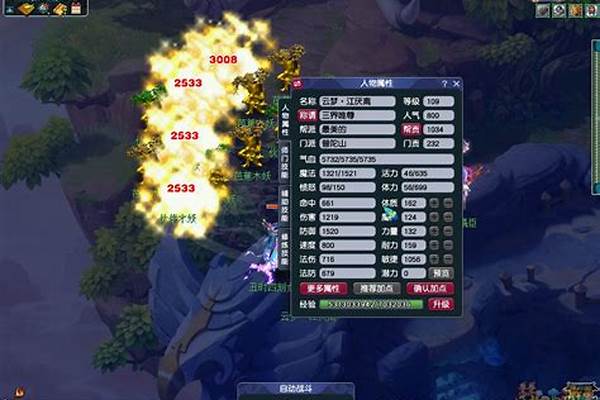
Task: Click the 预览 preview button
Action: [x=441, y=273]
